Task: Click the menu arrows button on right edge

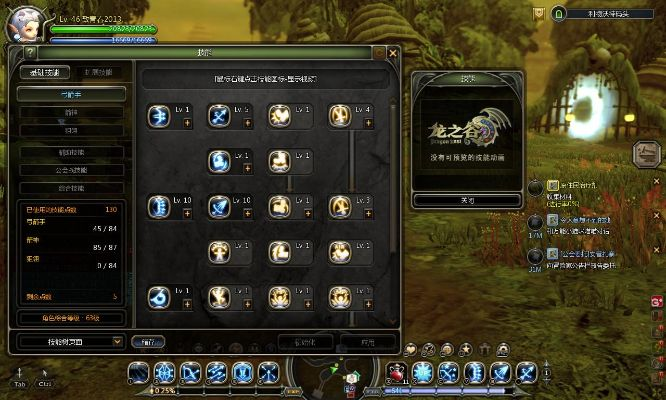Action: (647, 154)
